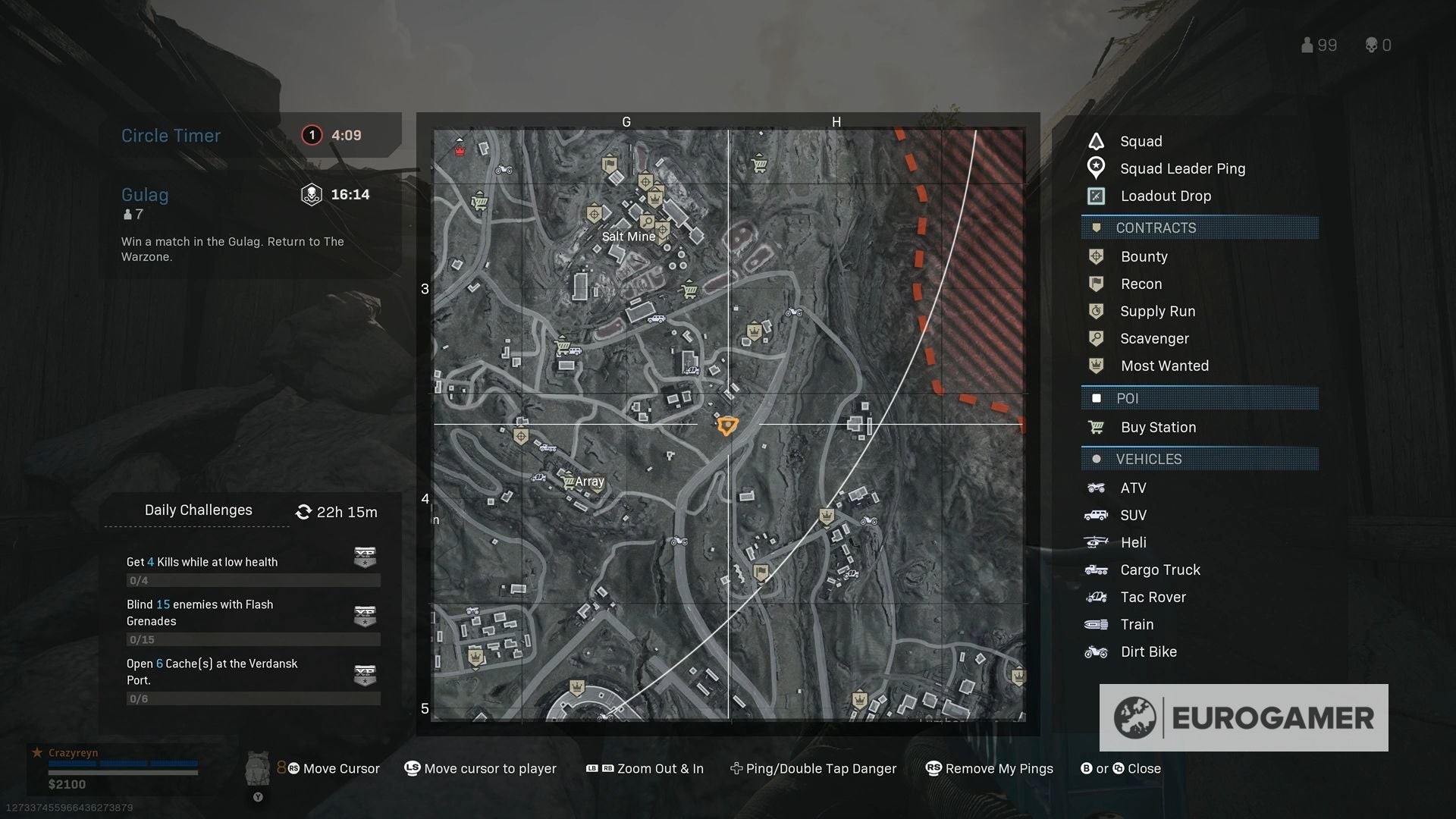
Task: Choose Cargo Truck in the vehicles legend
Action: [1159, 570]
